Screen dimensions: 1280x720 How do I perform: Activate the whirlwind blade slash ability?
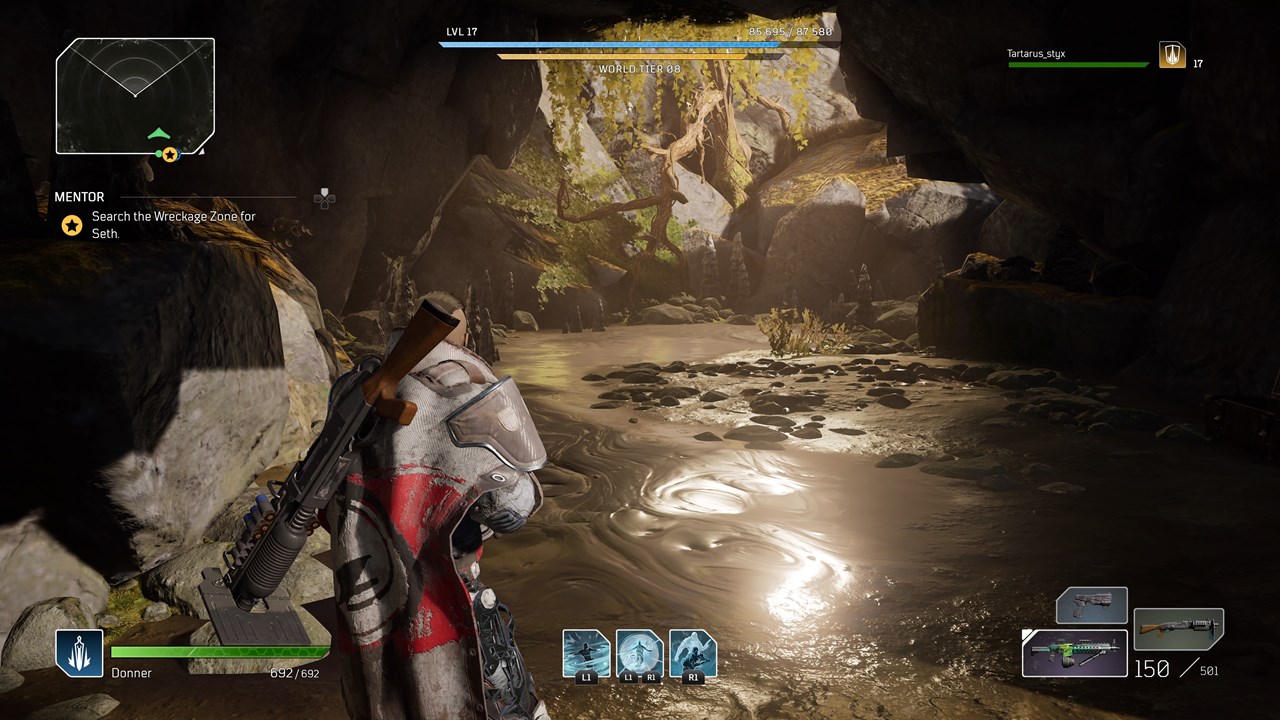pos(586,653)
